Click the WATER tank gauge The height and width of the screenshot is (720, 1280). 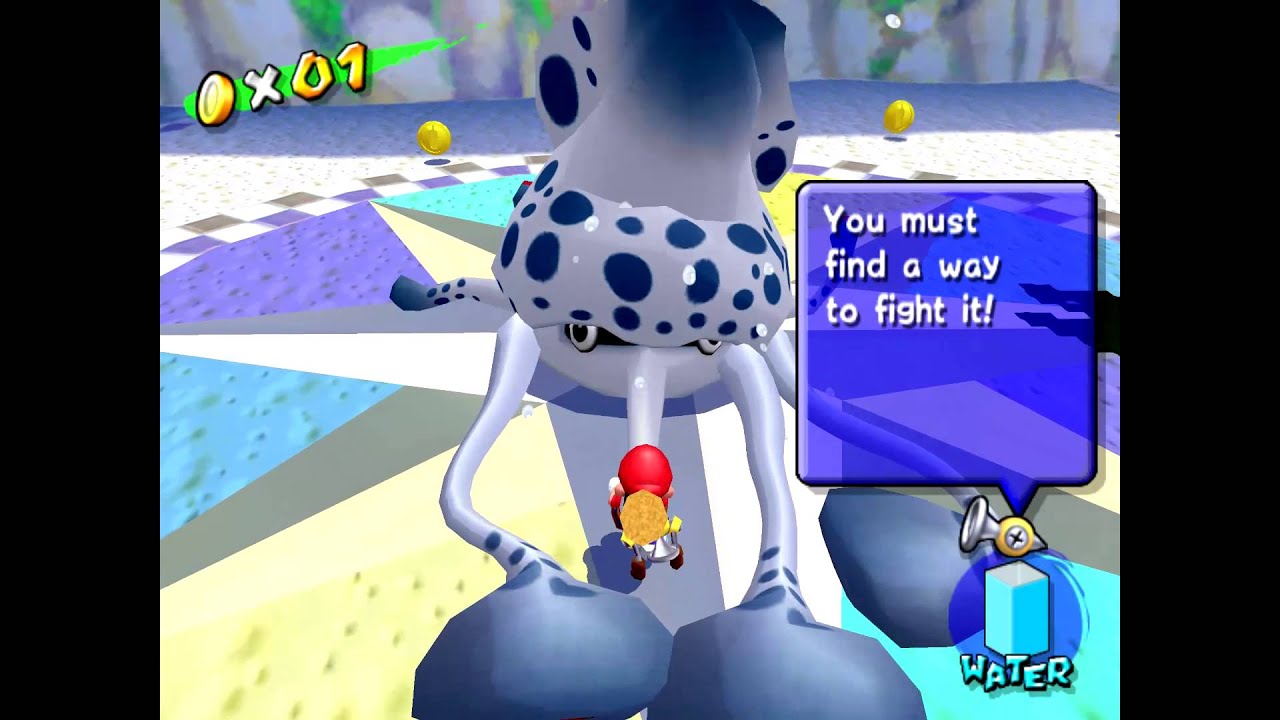pyautogui.click(x=1016, y=608)
